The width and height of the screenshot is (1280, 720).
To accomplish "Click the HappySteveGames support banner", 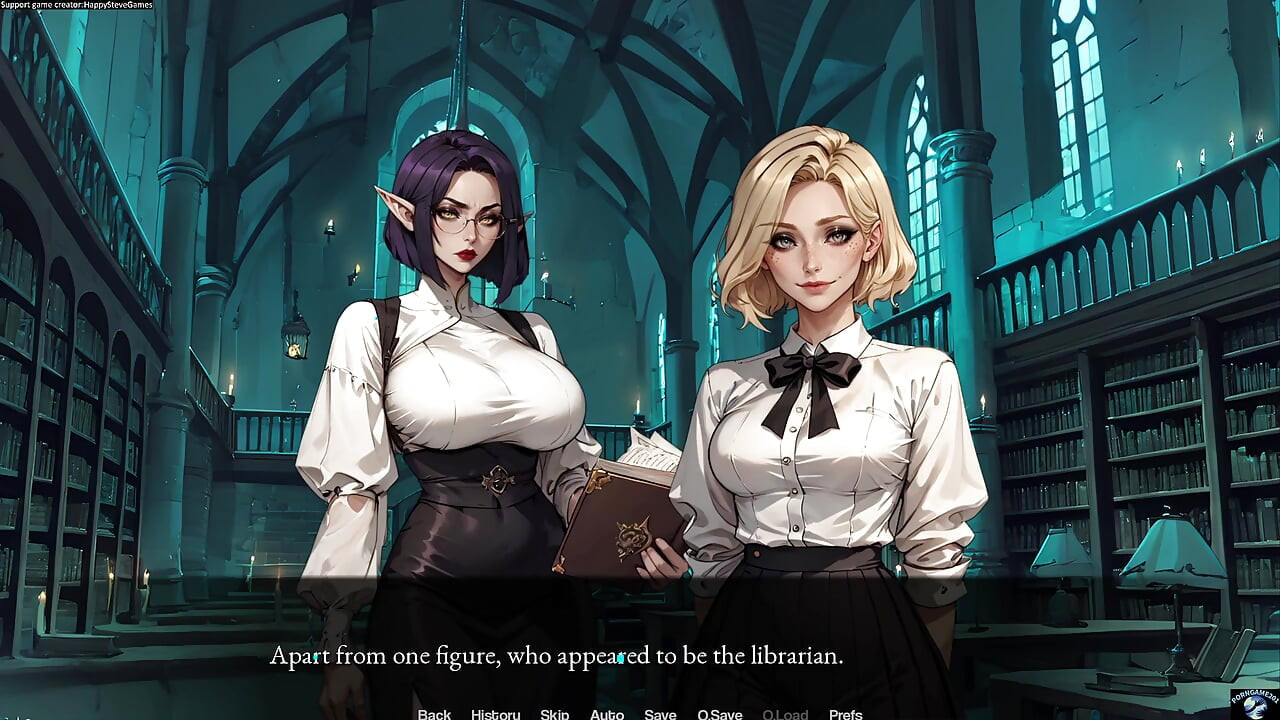I will [77, 4].
